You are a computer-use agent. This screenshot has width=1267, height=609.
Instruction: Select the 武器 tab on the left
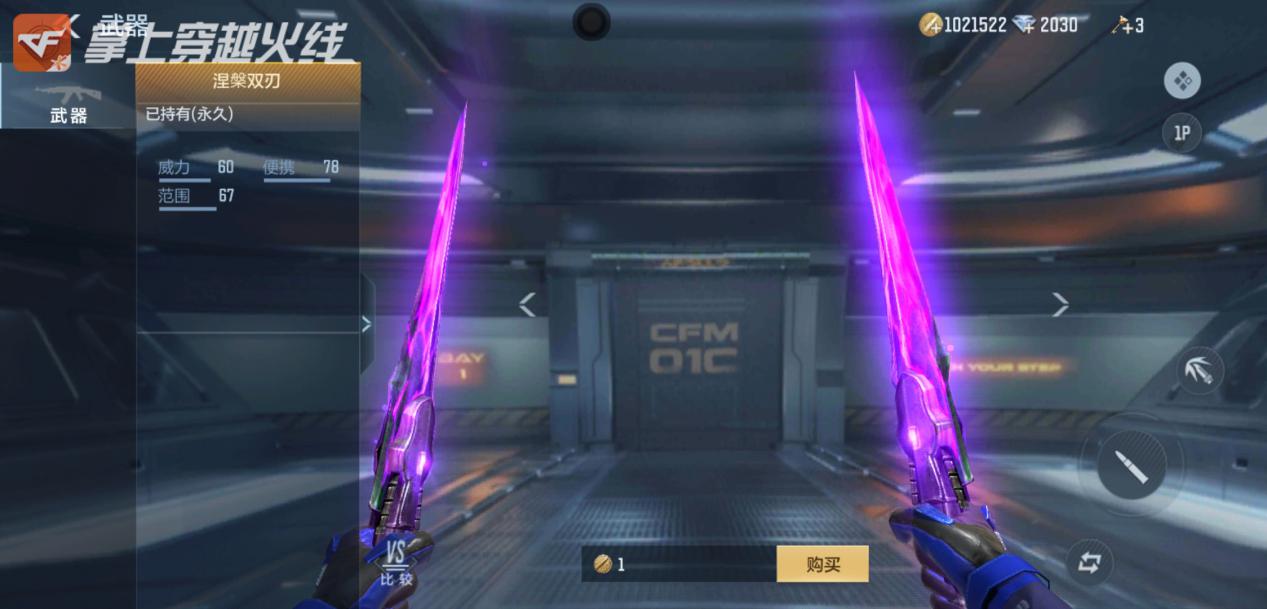pyautogui.click(x=68, y=103)
